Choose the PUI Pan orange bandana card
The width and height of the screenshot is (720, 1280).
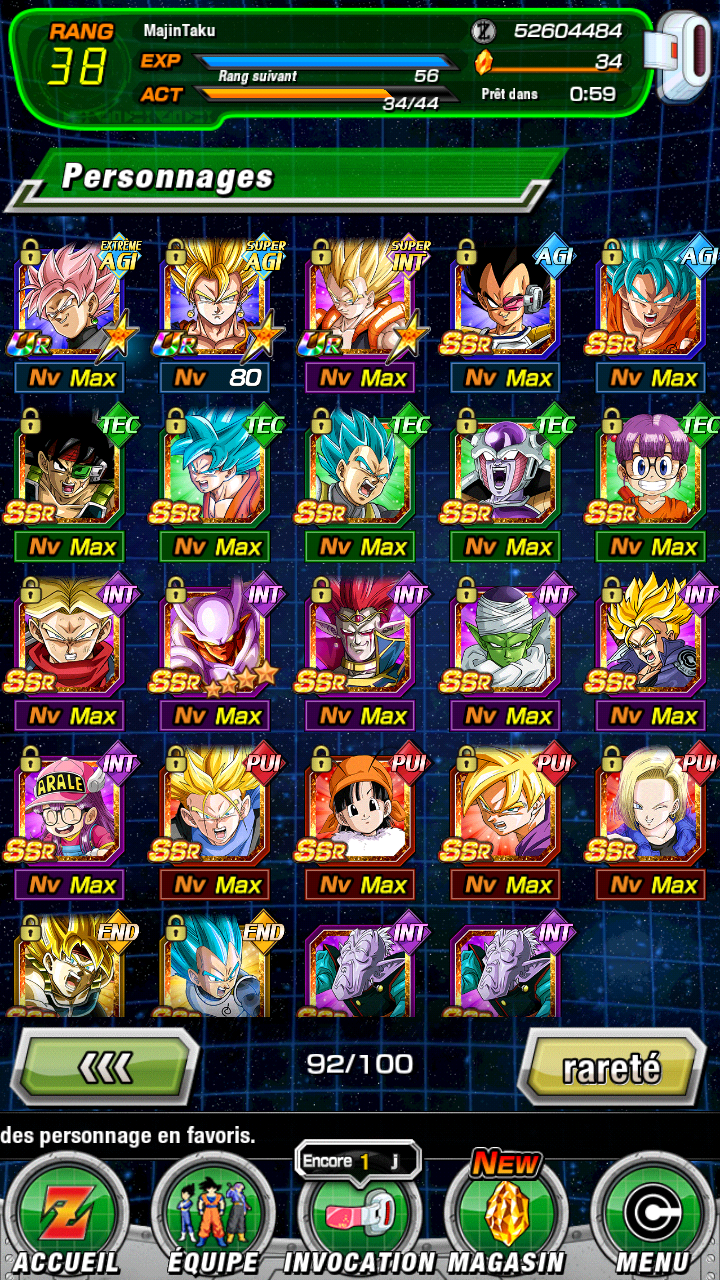tap(360, 806)
